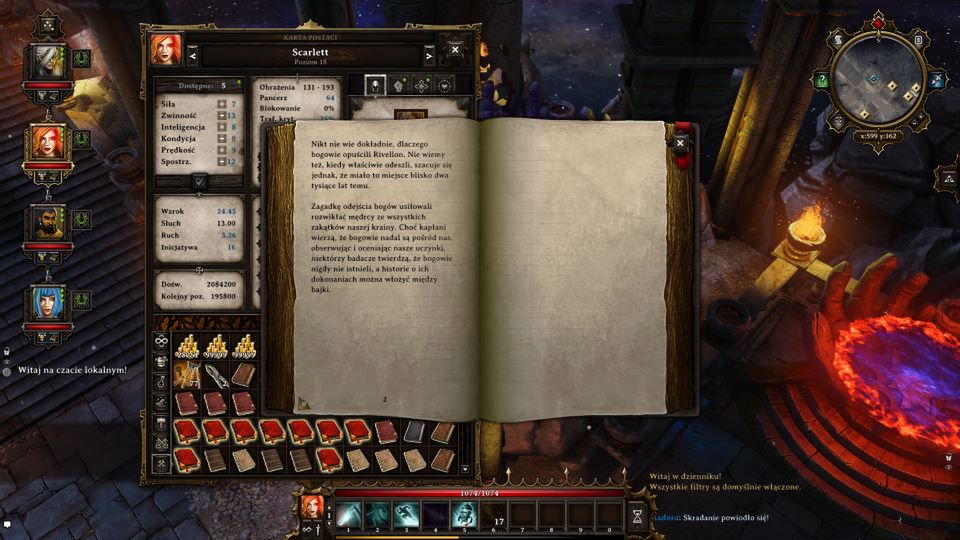Image resolution: width=960 pixels, height=540 pixels.
Task: Open the helmet equipment tab
Action: click(376, 85)
